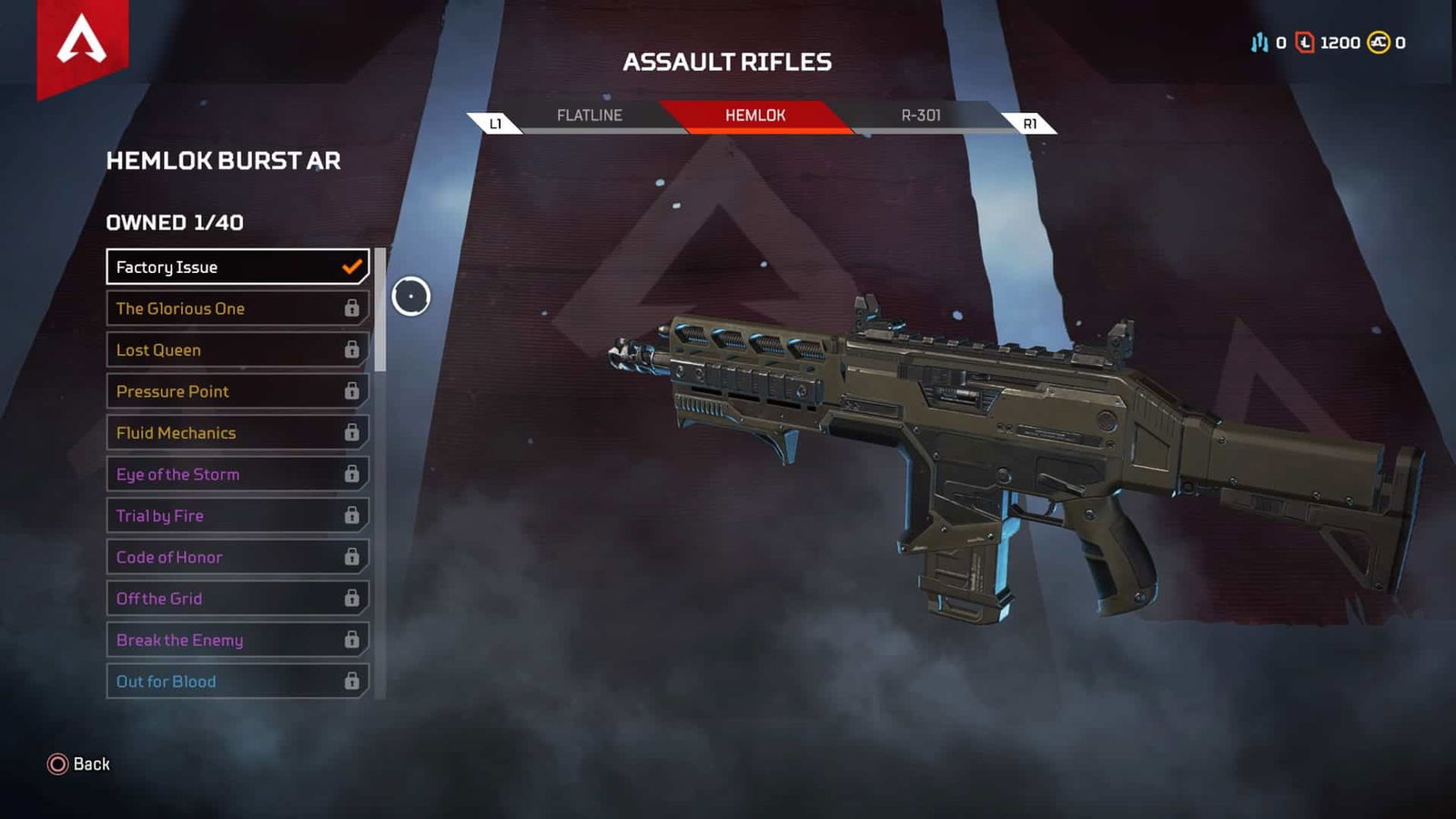This screenshot has height=819, width=1456.
Task: Click the orange checkmark on Factory Issue
Action: [350, 267]
